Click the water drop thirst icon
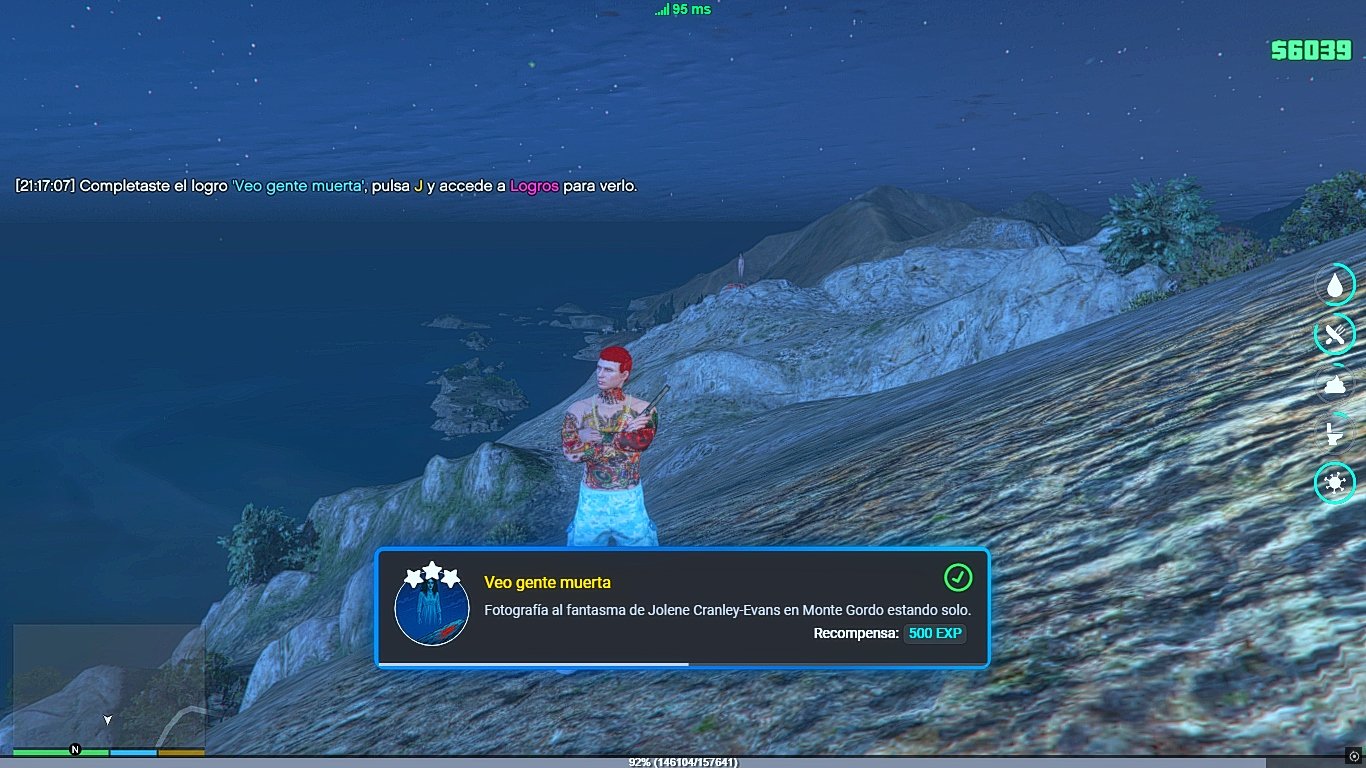1366x768 pixels. (x=1335, y=286)
